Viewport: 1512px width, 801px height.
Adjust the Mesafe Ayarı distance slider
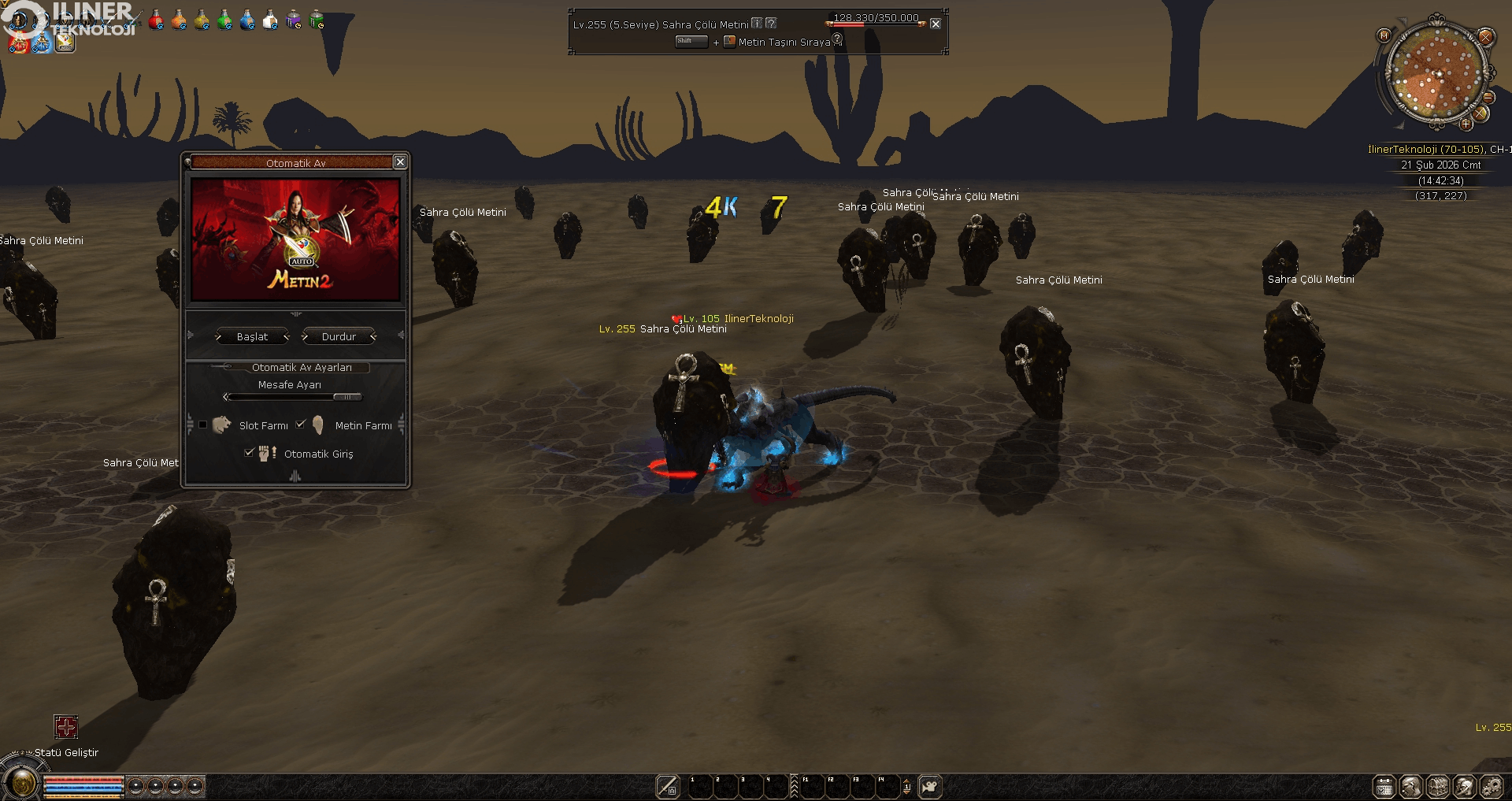(346, 397)
